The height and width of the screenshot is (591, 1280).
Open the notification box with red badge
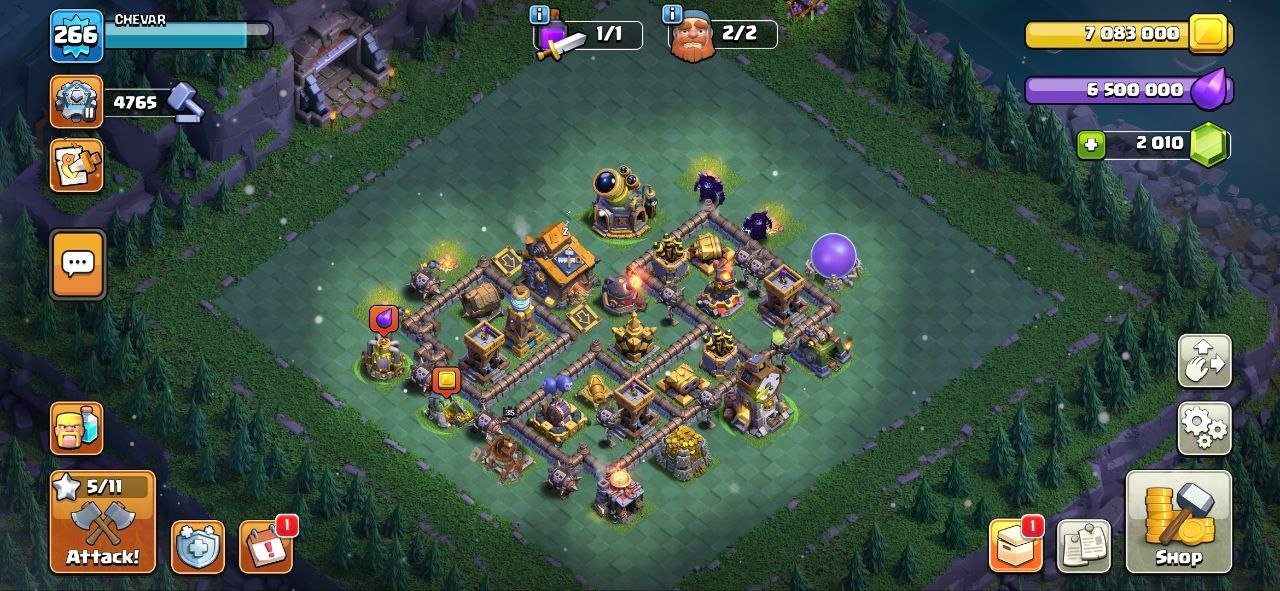tap(1015, 546)
